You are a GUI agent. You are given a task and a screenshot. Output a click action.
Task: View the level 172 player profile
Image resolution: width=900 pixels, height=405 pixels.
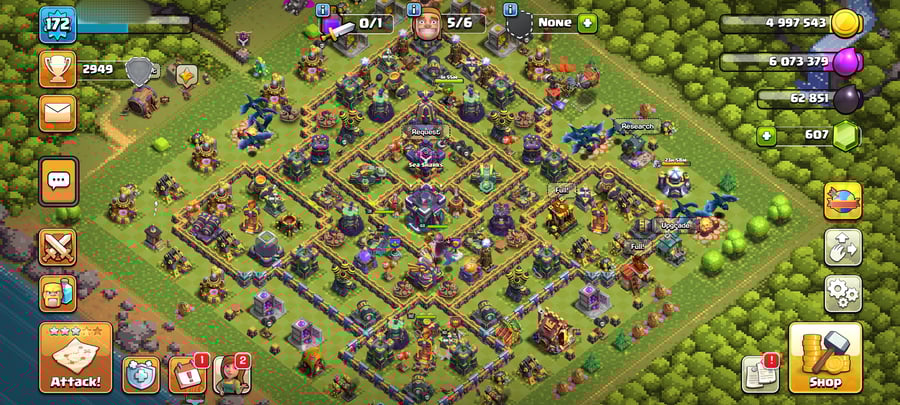click(x=58, y=24)
